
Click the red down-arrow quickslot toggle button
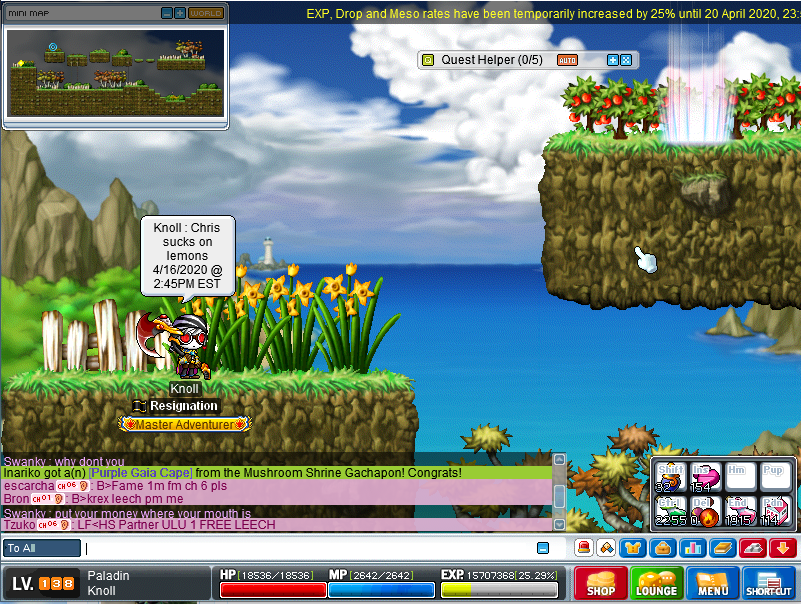tap(782, 548)
